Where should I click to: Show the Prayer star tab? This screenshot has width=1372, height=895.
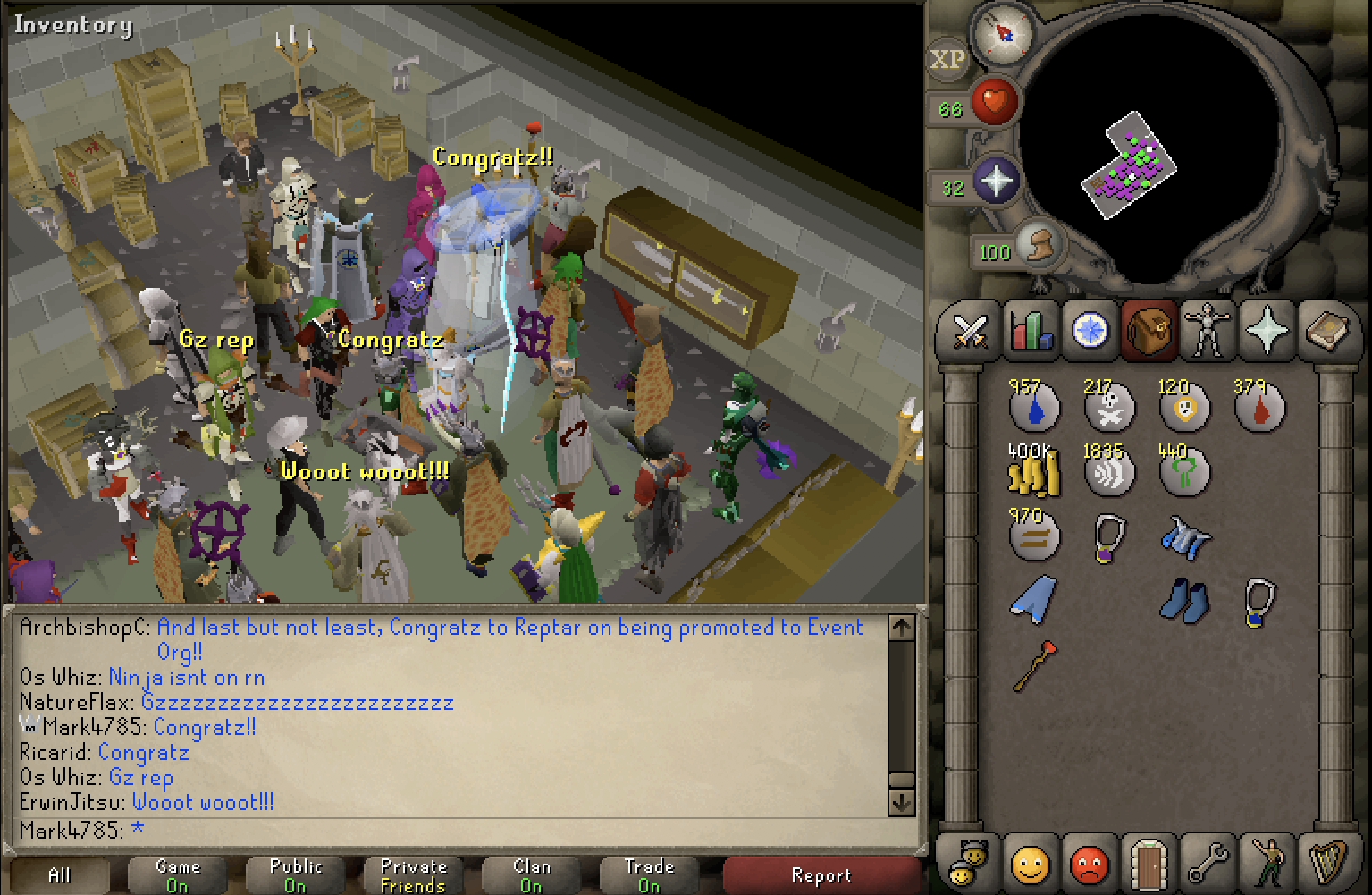[x=1267, y=331]
